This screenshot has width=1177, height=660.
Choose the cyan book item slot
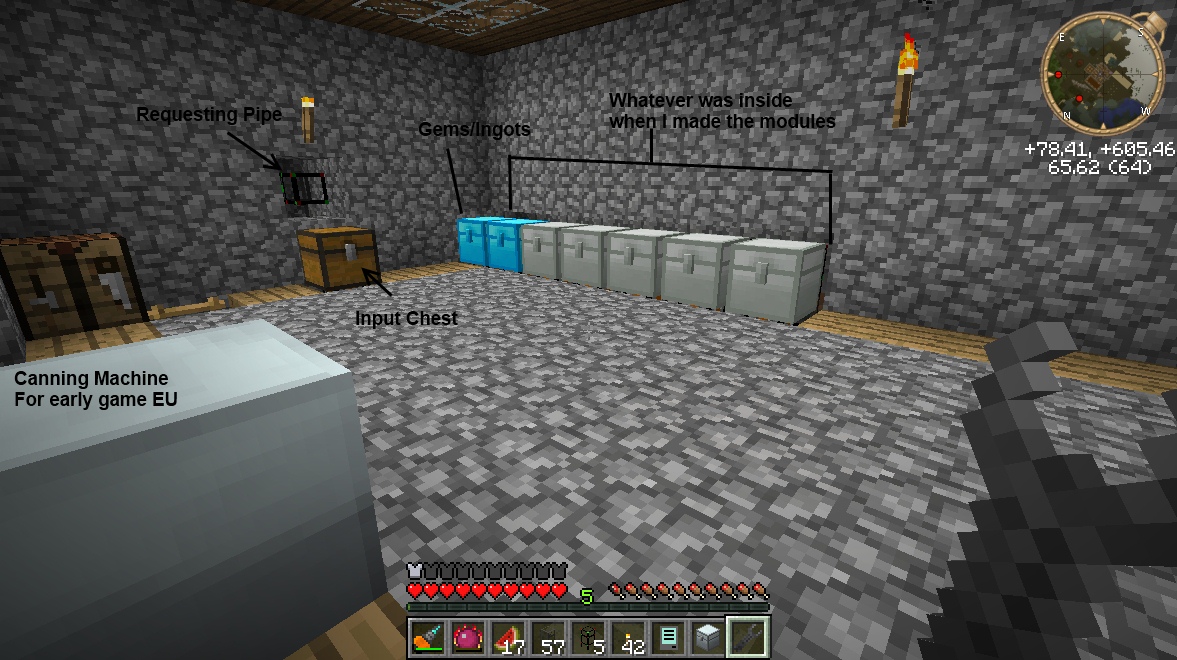(667, 637)
